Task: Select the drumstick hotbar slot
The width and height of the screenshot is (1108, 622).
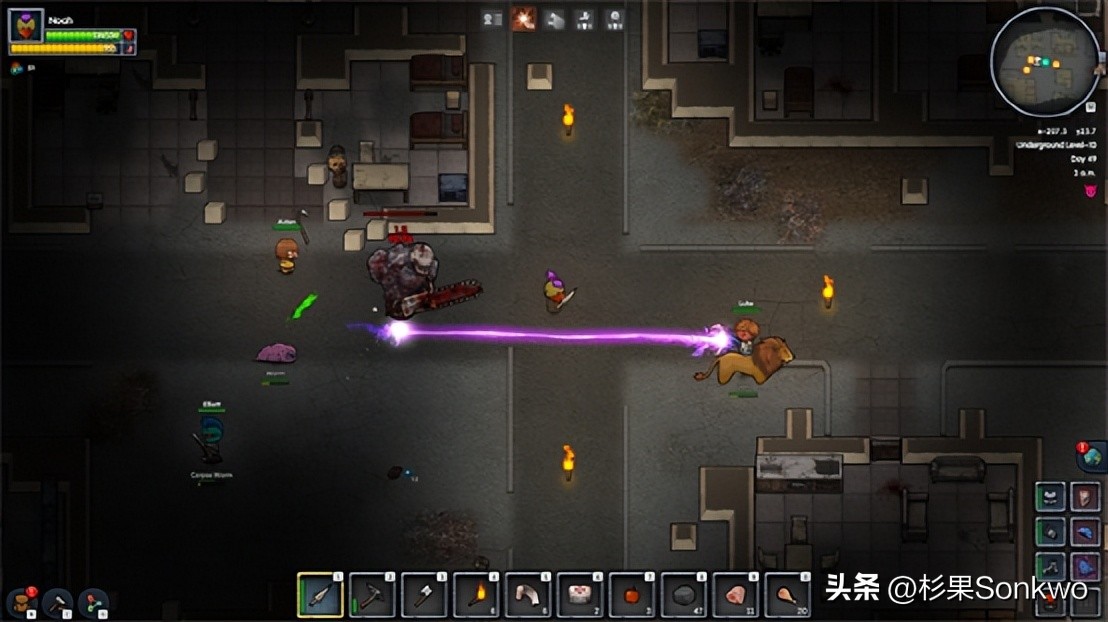Action: 789,595
